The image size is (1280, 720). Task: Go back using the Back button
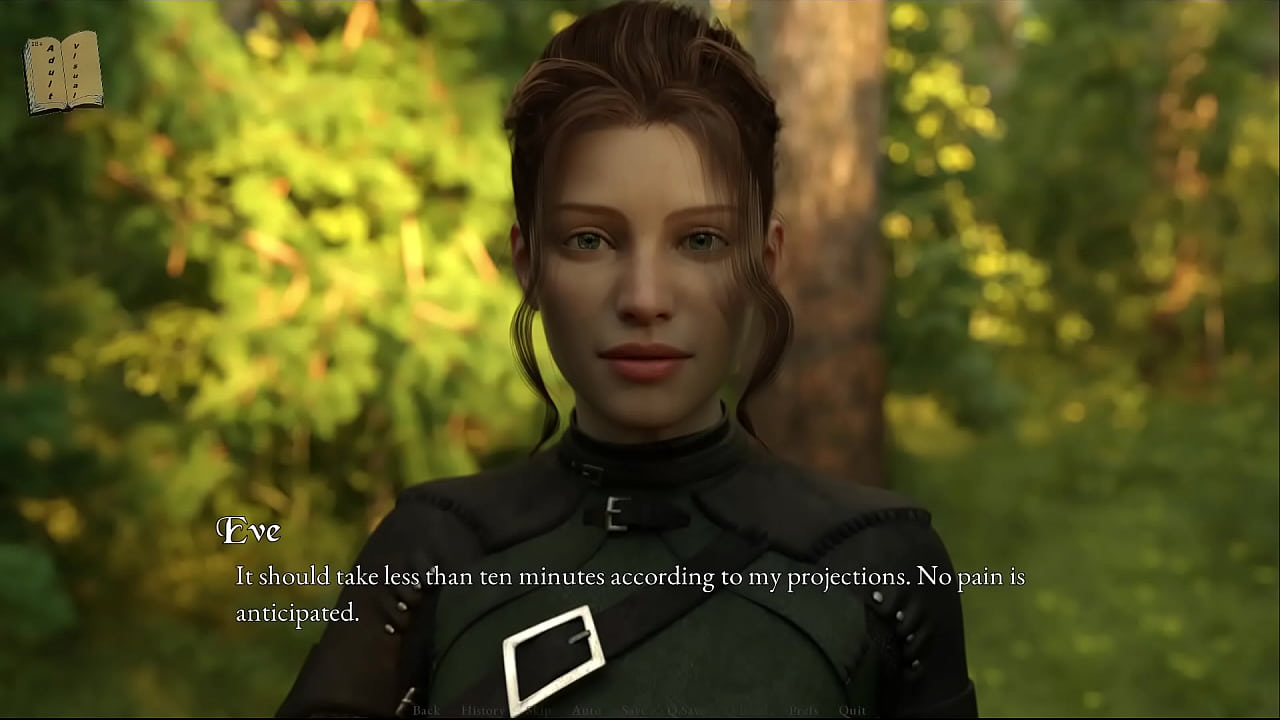pos(426,710)
